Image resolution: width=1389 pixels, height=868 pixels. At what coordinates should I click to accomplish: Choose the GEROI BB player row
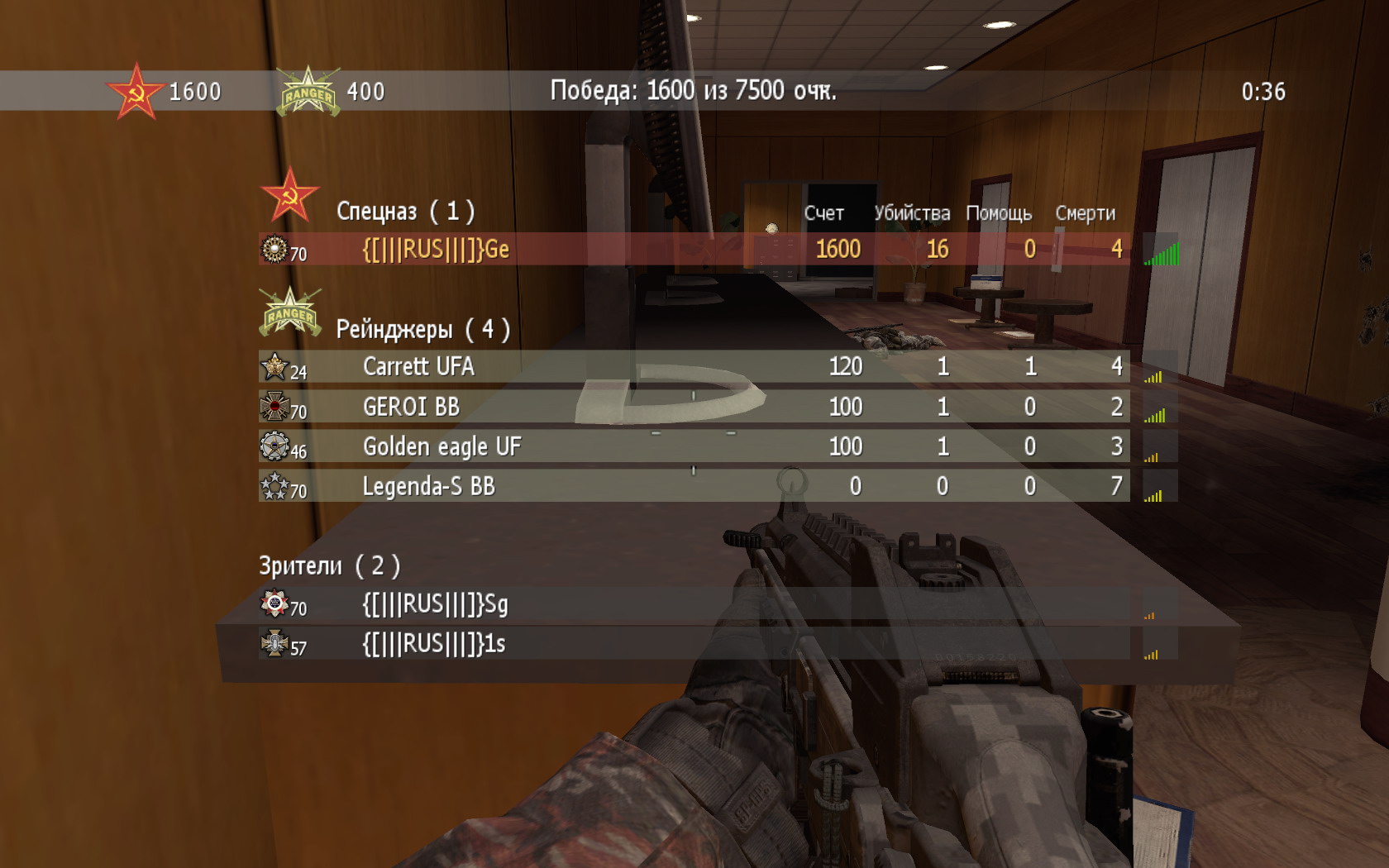tap(411, 407)
